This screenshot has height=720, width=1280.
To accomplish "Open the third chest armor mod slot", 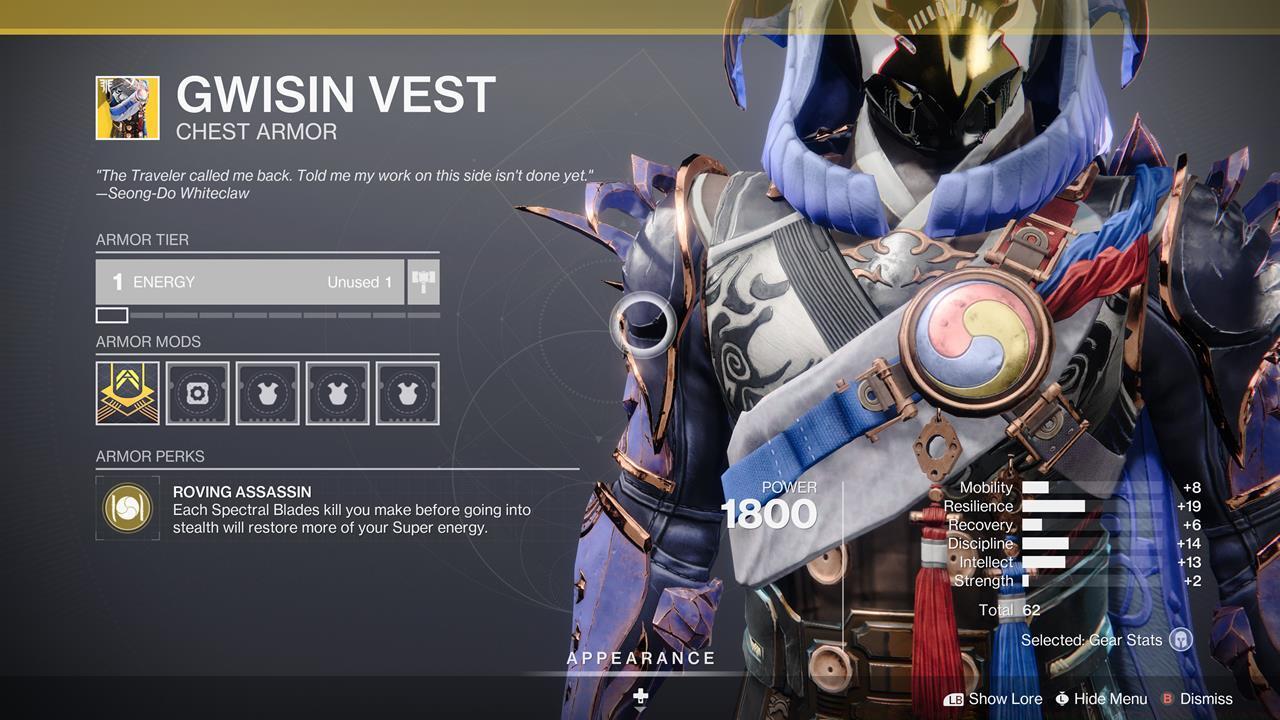I will (267, 393).
